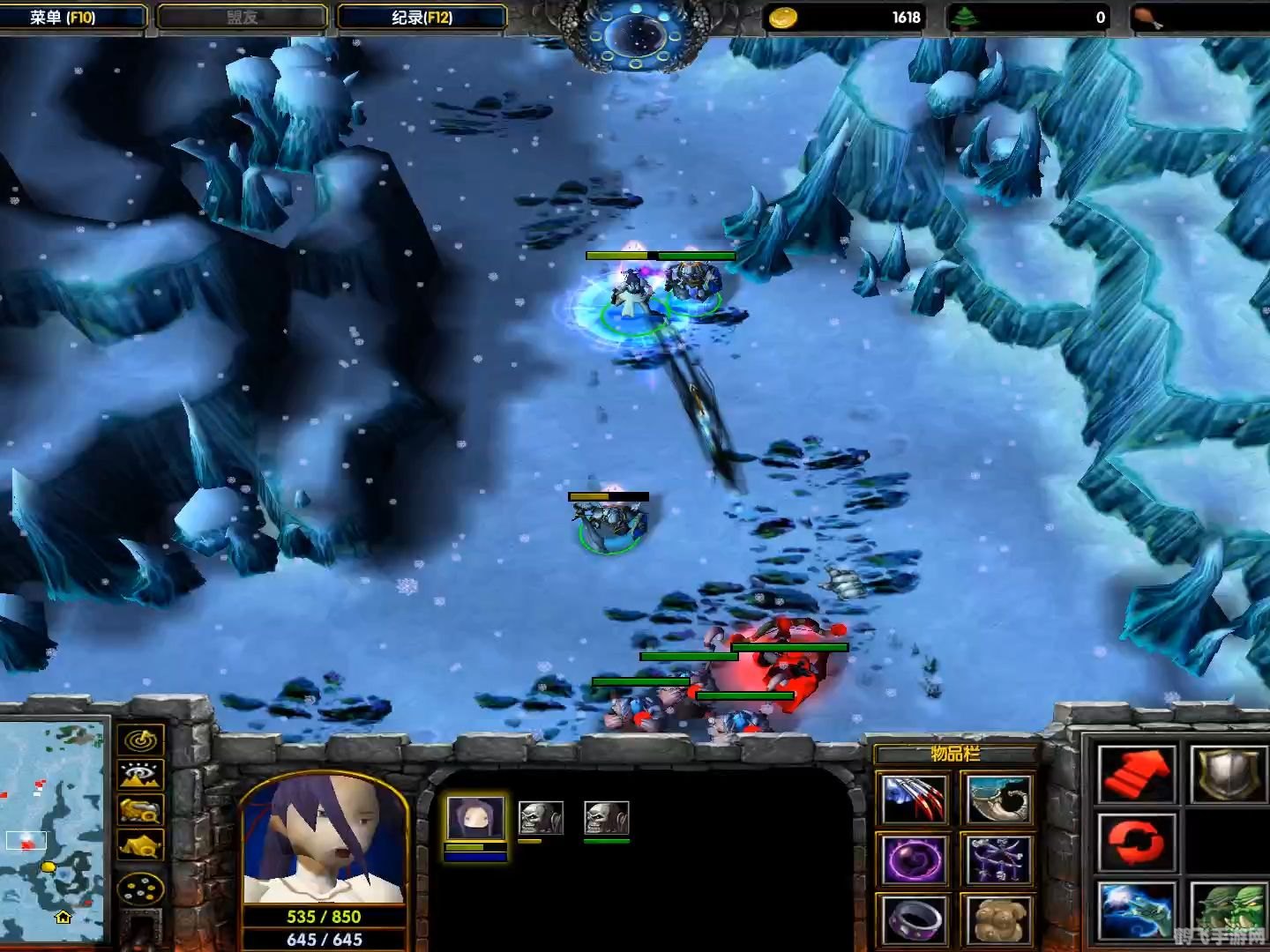Select the crossed bones inventory item
This screenshot has height=952, width=1270.
tap(997, 859)
